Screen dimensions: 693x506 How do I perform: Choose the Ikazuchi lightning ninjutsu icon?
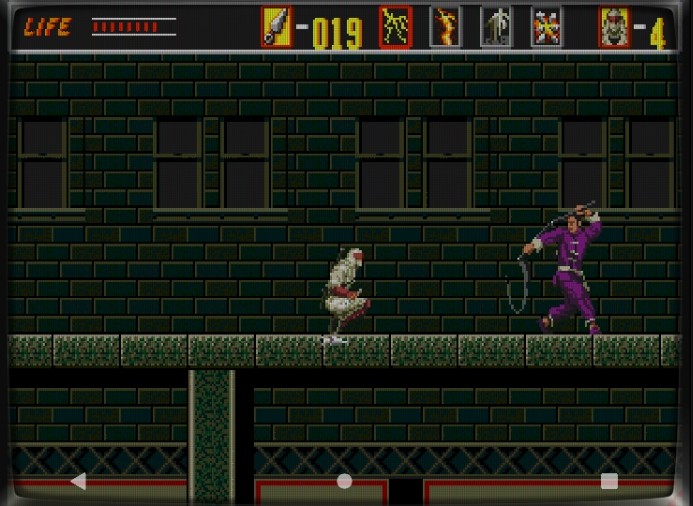(x=395, y=27)
